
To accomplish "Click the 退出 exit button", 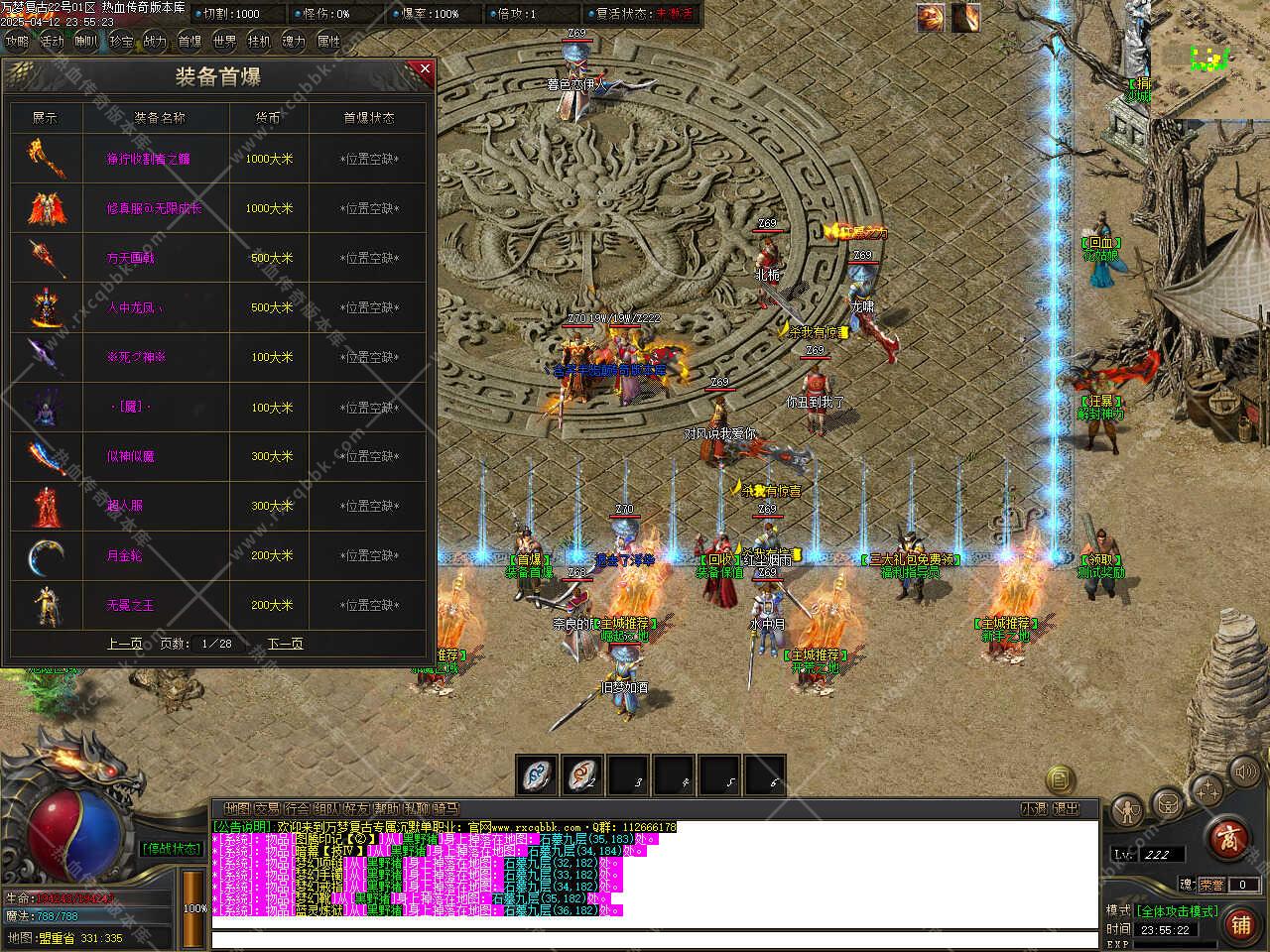I will point(1066,809).
